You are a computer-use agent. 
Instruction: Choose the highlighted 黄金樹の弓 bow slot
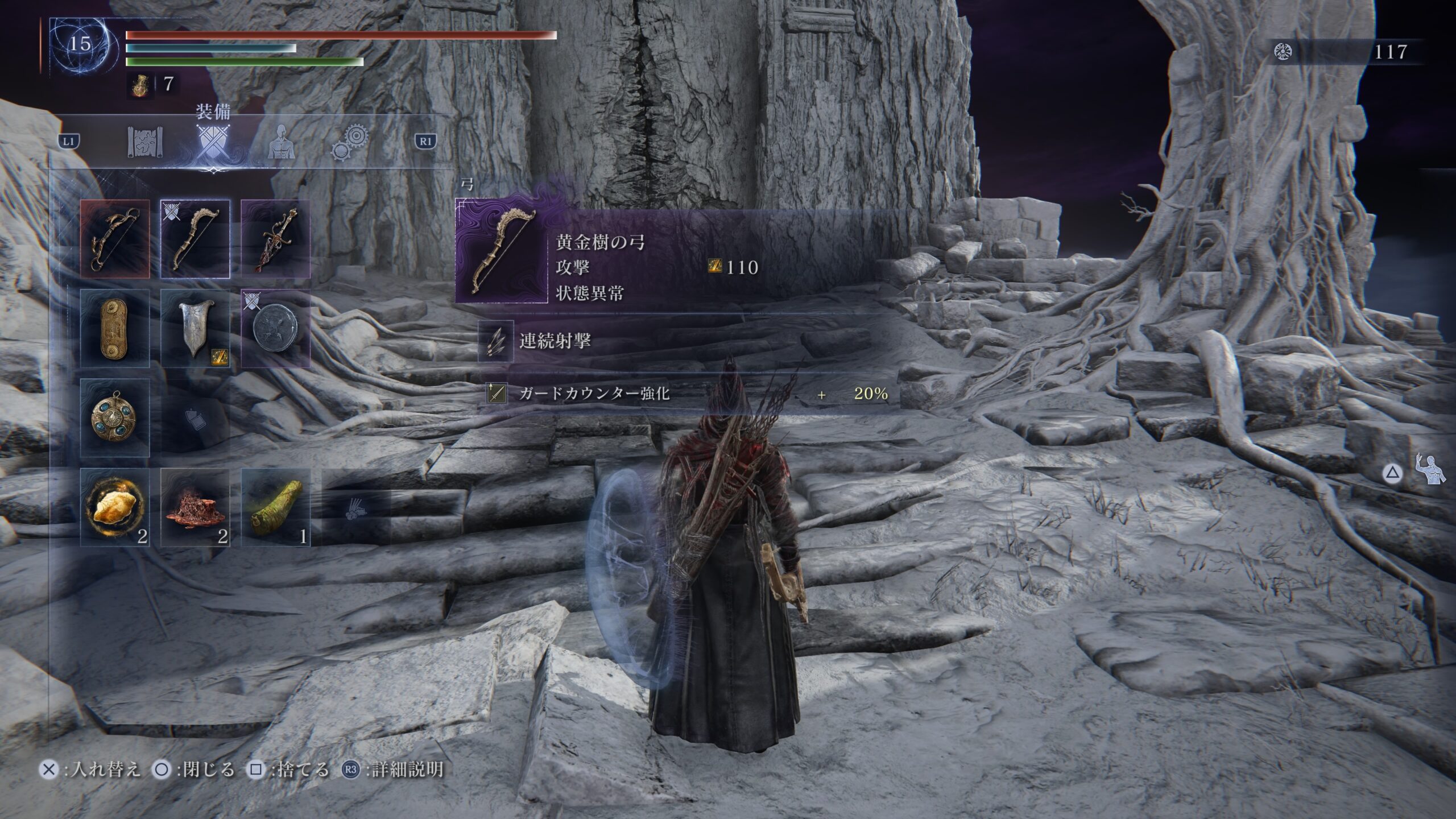pyautogui.click(x=195, y=239)
